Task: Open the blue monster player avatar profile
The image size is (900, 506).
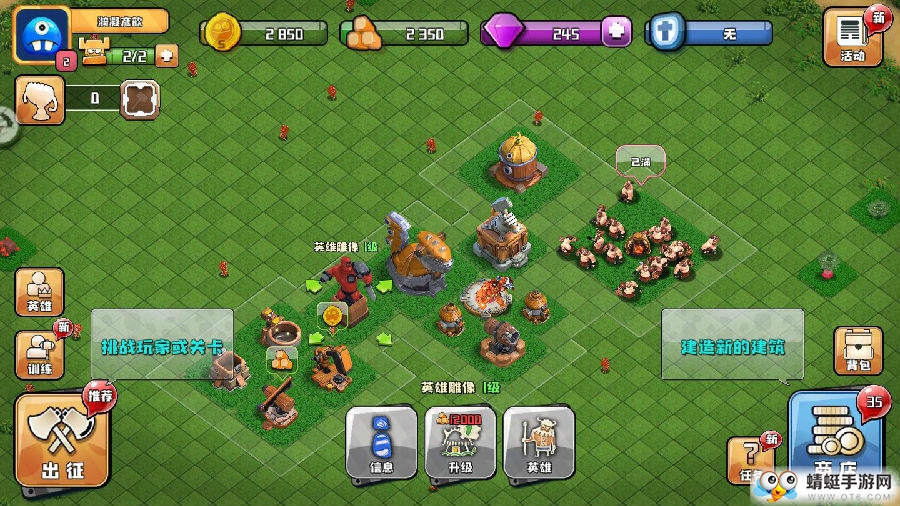Action: 40,34
